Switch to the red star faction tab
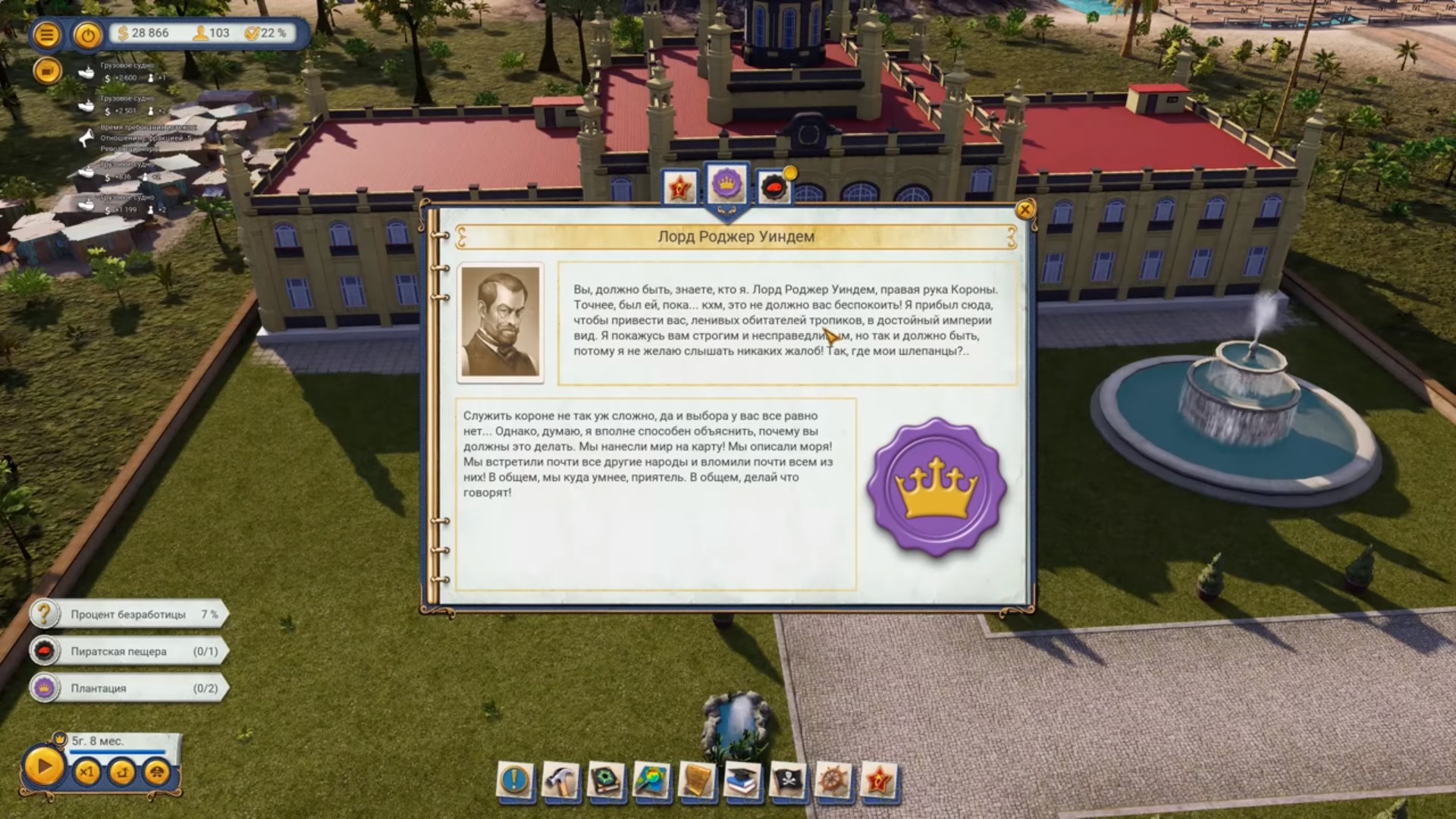The image size is (1456, 819). 680,187
